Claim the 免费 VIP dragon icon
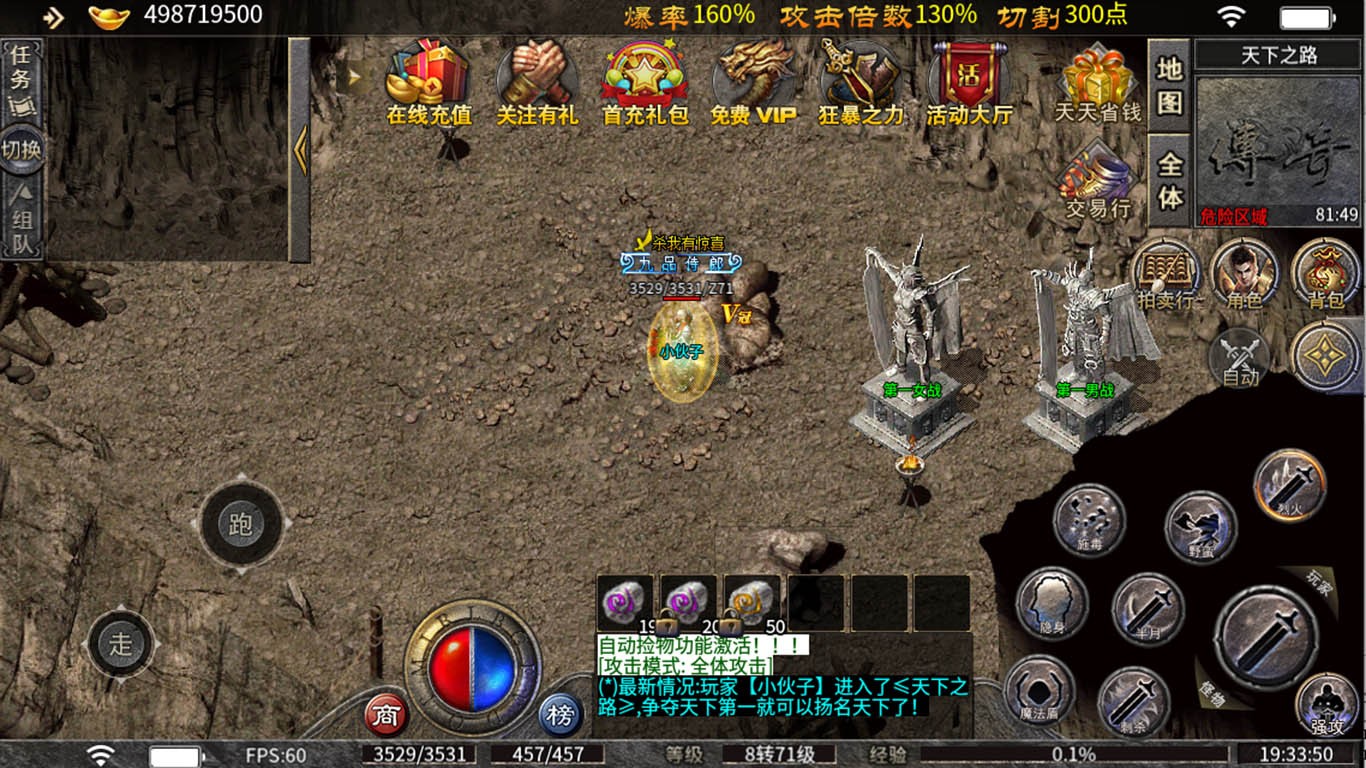Viewport: 1366px width, 768px height. tap(753, 83)
